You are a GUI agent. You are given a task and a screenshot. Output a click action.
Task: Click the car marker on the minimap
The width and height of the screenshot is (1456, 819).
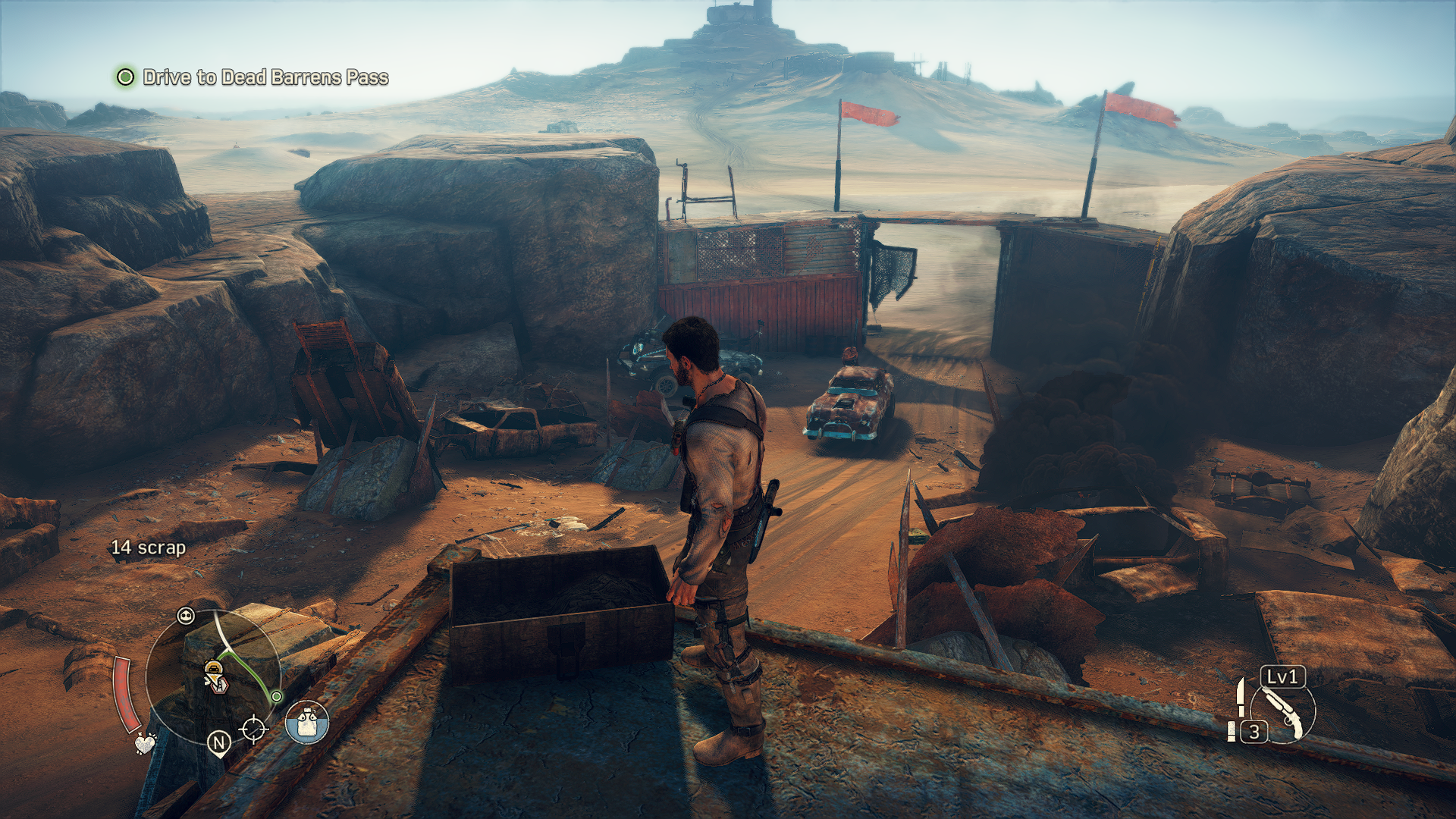(214, 668)
